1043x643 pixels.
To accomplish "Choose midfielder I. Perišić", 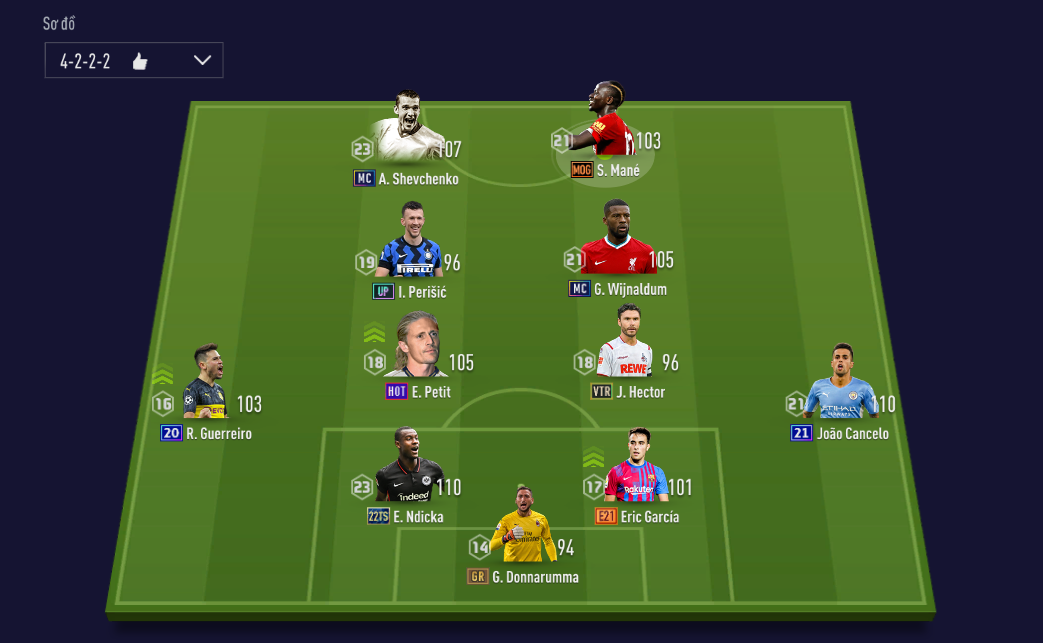I will pyautogui.click(x=409, y=246).
